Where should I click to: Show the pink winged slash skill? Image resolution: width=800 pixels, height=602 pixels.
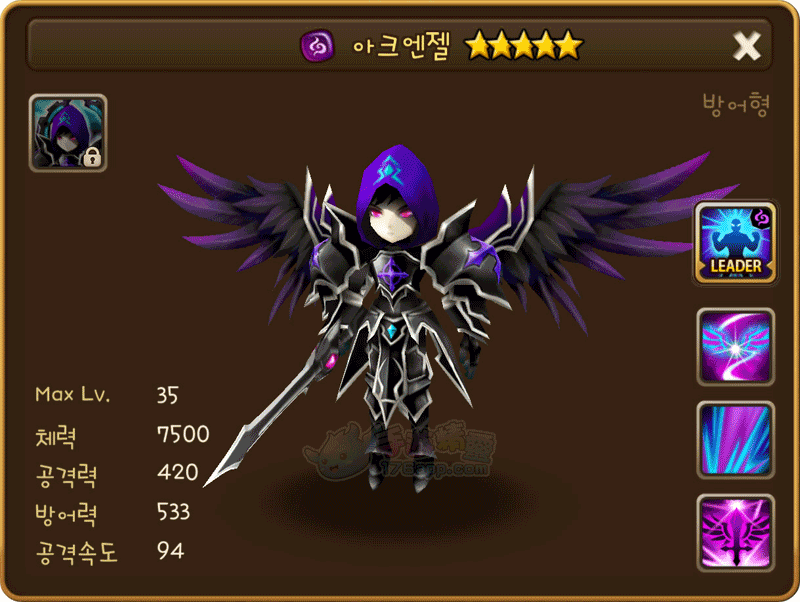[x=736, y=346]
